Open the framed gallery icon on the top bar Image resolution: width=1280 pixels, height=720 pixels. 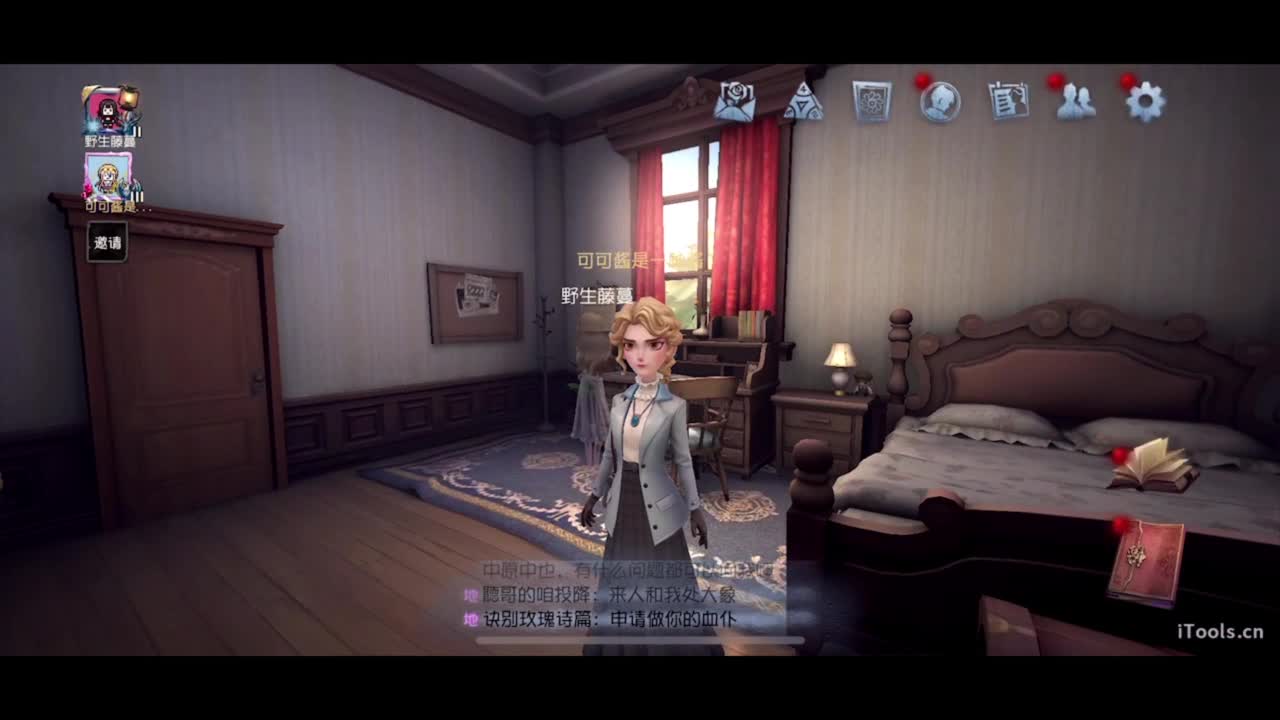coord(871,98)
